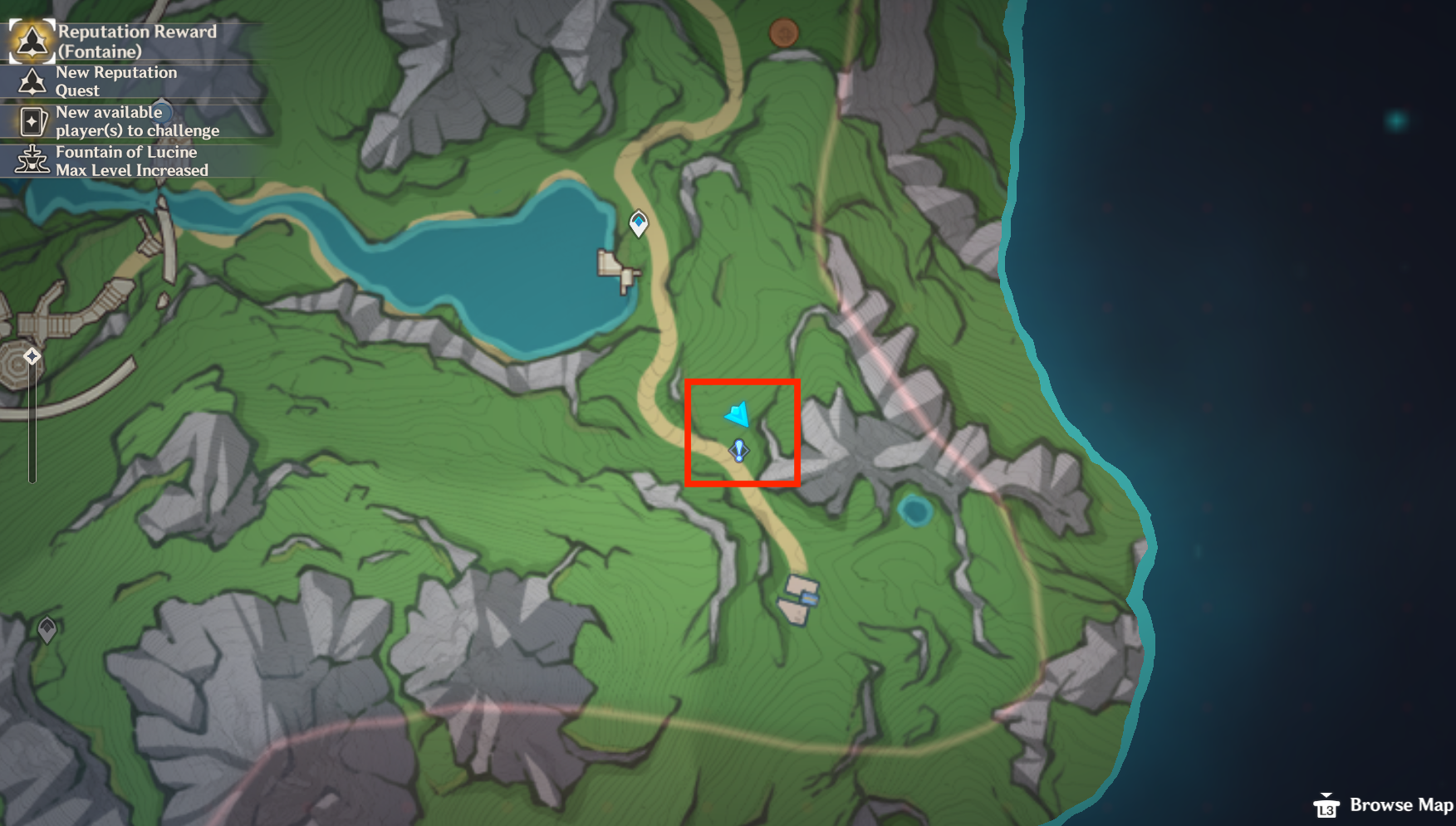Click the Fountain of Lucine fountain icon

pos(32,160)
